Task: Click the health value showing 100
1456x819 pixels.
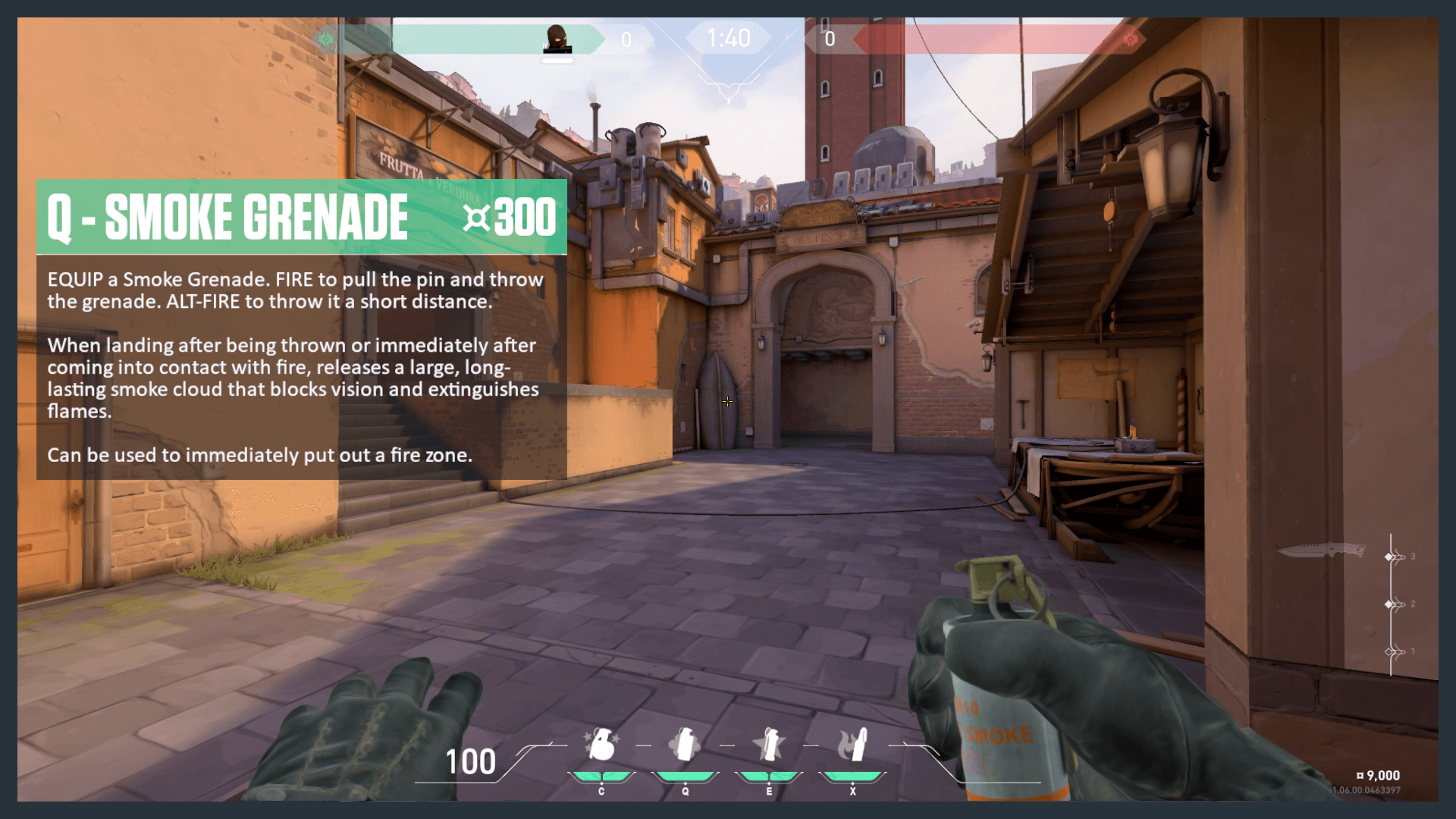Action: [x=470, y=761]
